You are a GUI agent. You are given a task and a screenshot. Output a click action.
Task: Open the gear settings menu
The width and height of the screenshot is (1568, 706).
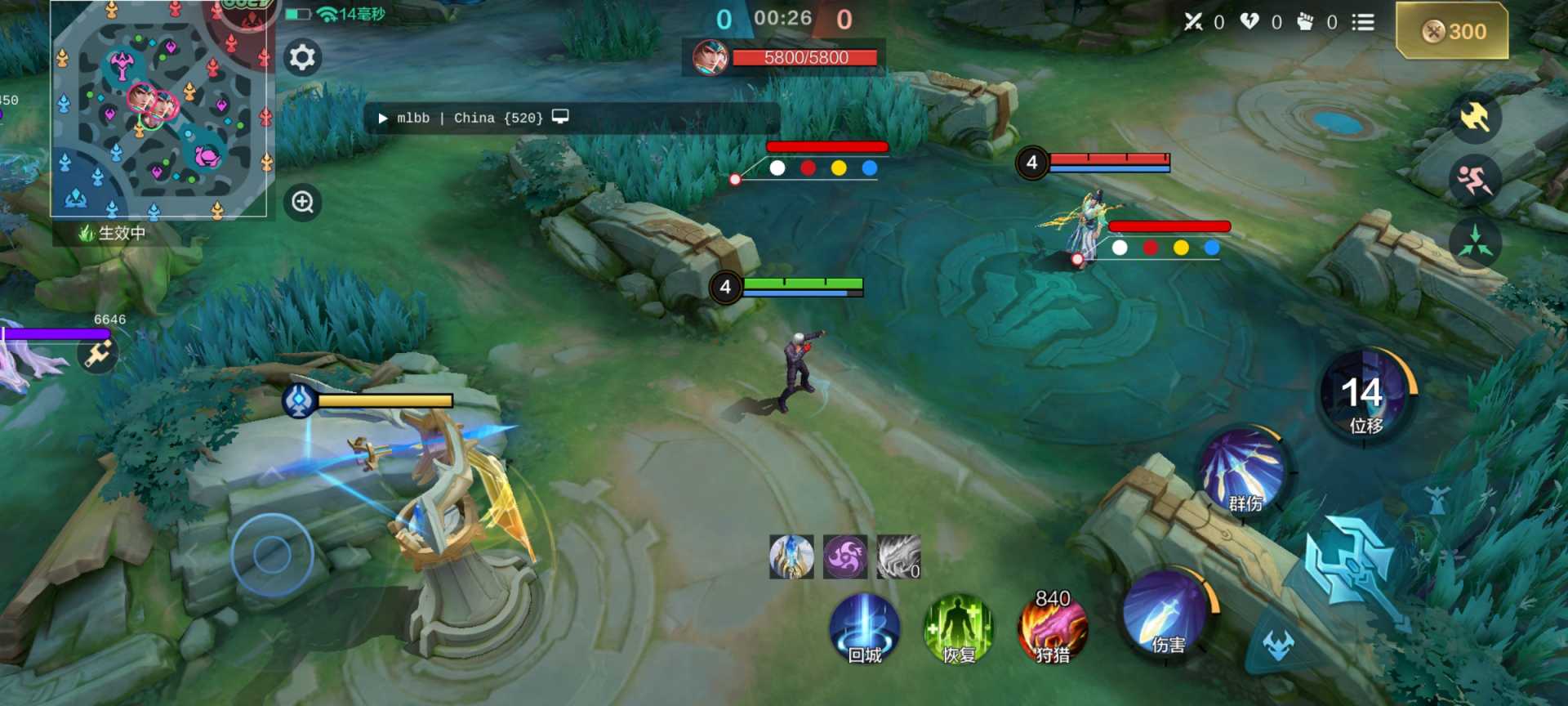click(302, 57)
